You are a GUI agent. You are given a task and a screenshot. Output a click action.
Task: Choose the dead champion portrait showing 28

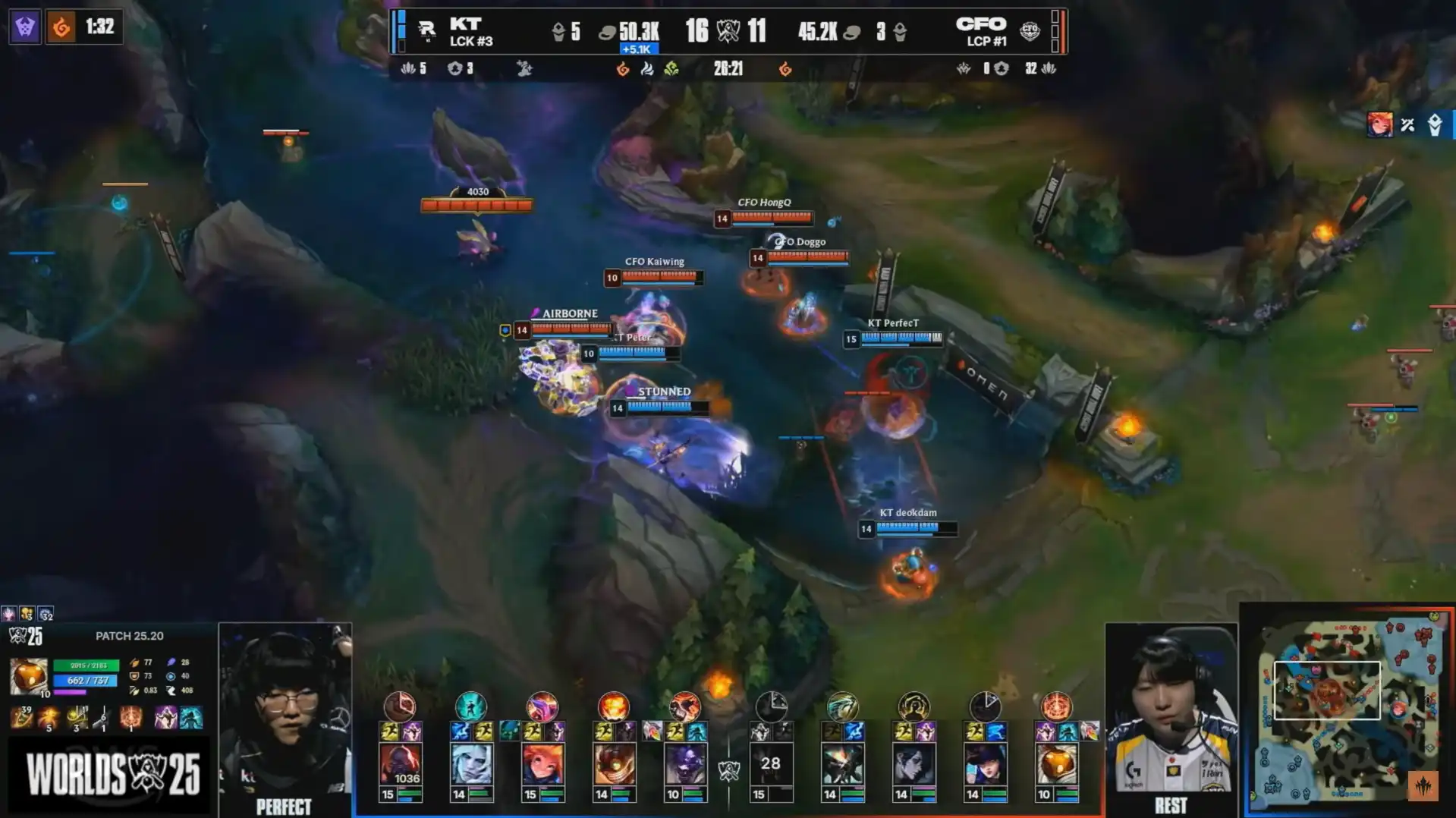770,763
